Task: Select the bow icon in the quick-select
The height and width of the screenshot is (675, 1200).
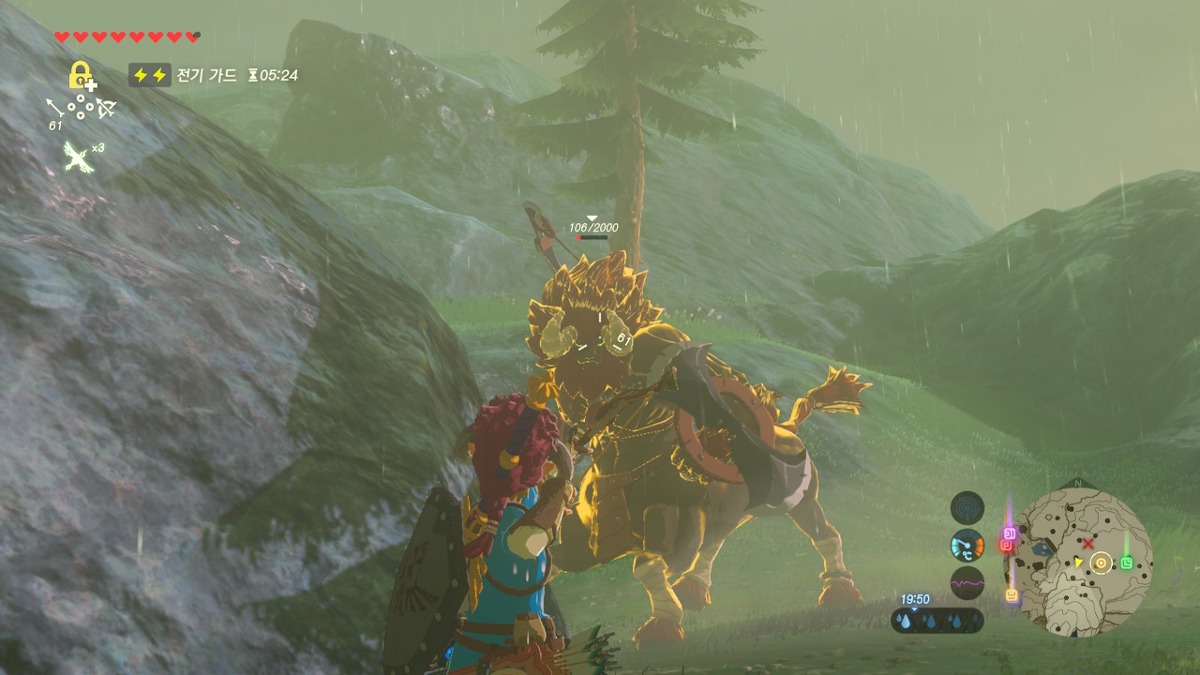Action: click(106, 107)
